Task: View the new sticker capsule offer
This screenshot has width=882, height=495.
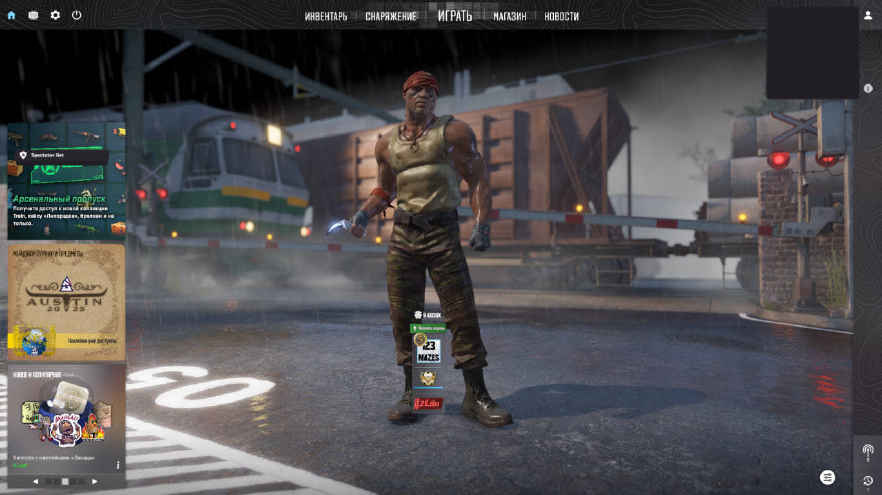Action: [67, 418]
